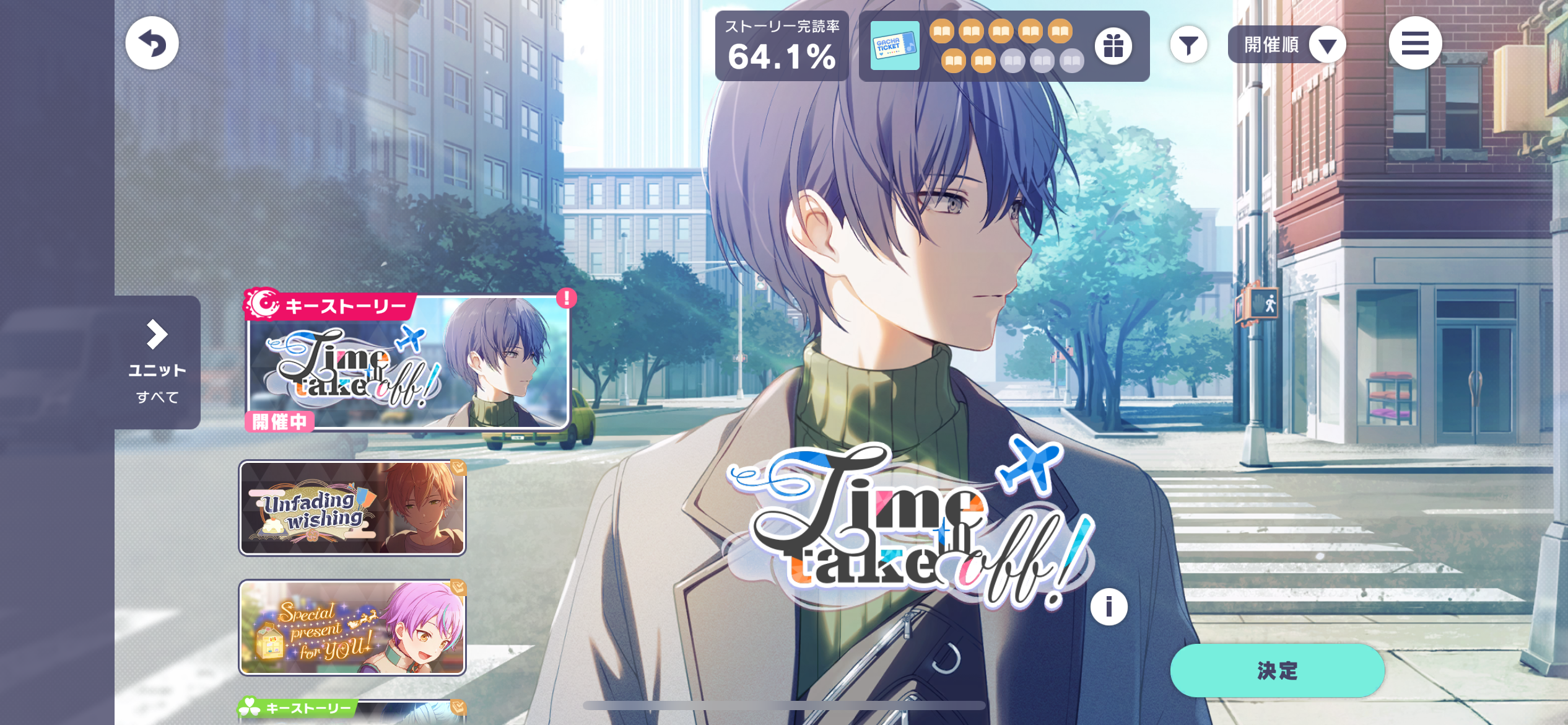Expand the ユニット unit selector panel
1568x725 pixels.
click(157, 362)
